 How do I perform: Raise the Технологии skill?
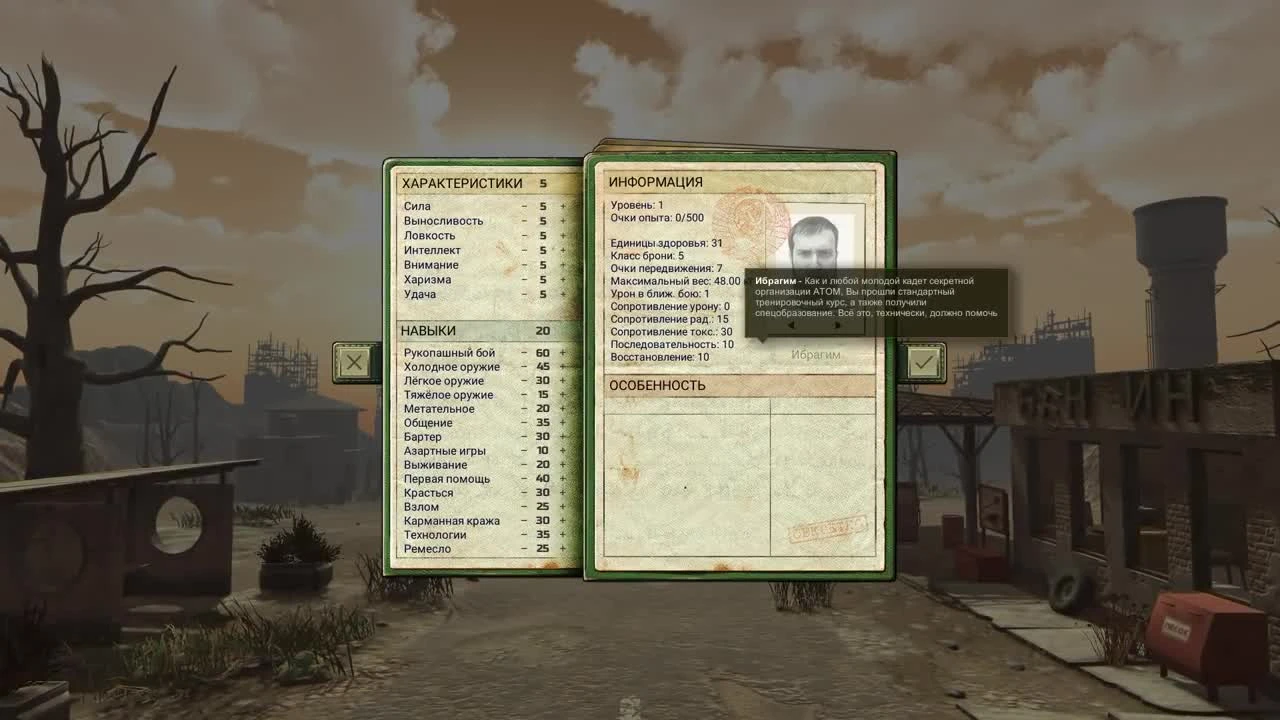563,534
